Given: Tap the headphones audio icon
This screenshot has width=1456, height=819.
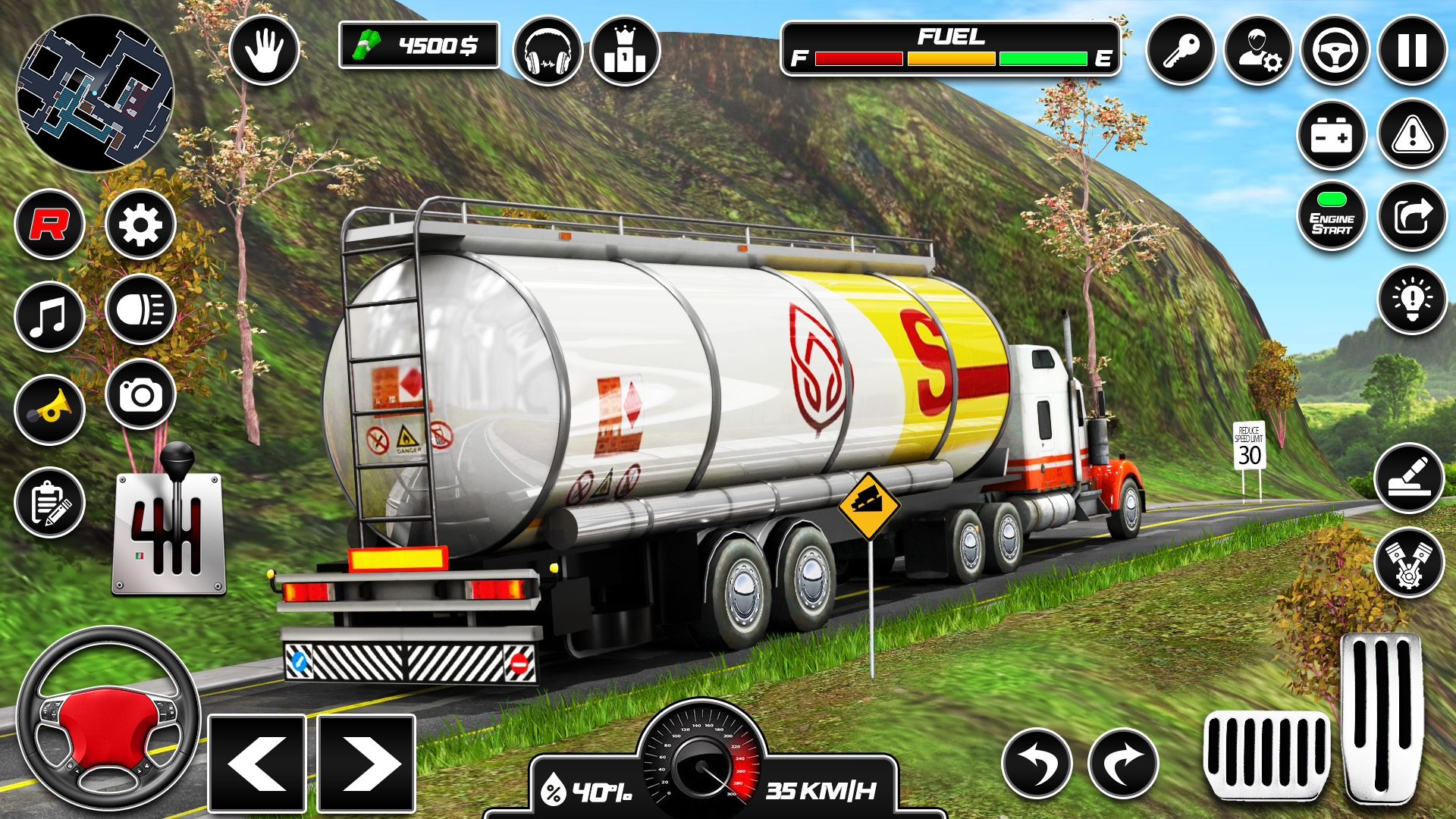Looking at the screenshot, I should pyautogui.click(x=548, y=52).
